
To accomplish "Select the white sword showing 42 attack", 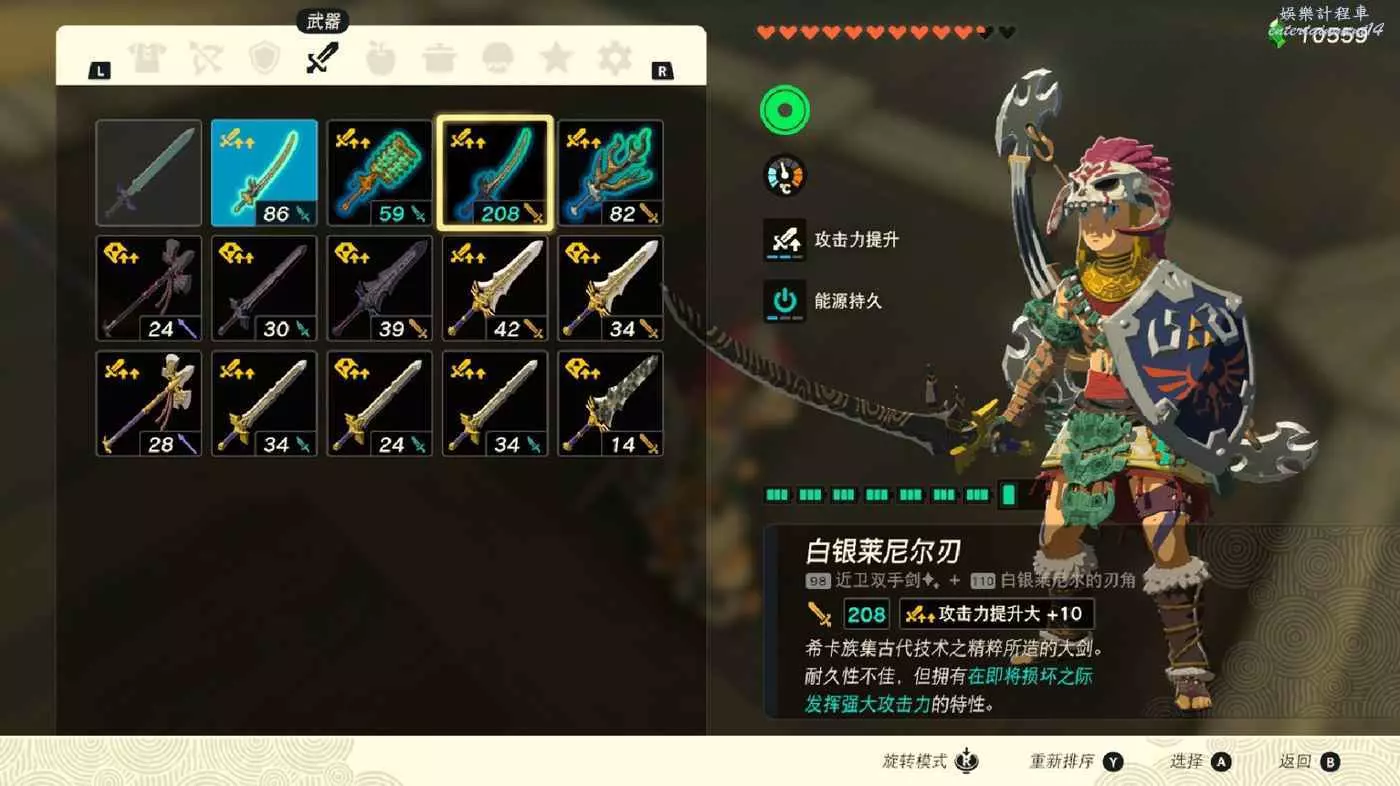I will coord(495,288).
